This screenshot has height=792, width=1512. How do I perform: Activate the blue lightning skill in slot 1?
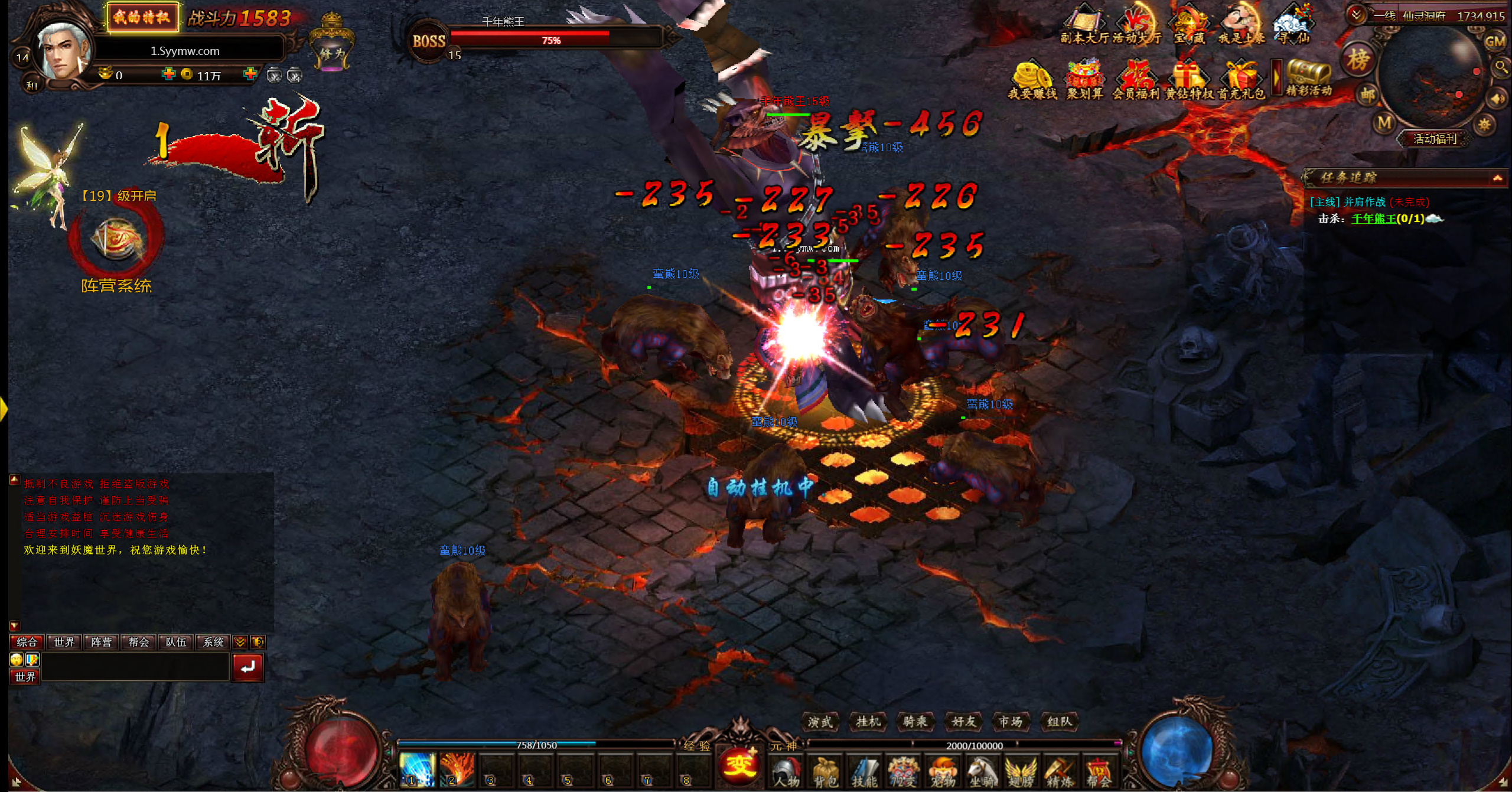point(417,770)
